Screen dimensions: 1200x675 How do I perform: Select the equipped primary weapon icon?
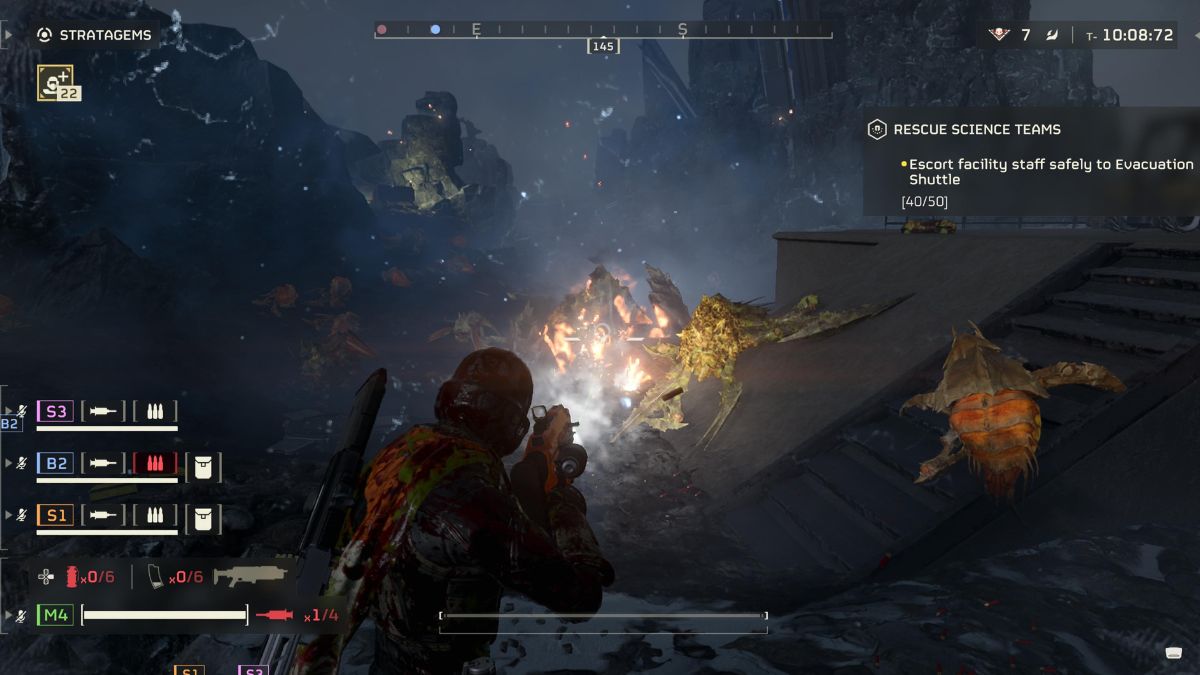click(251, 576)
